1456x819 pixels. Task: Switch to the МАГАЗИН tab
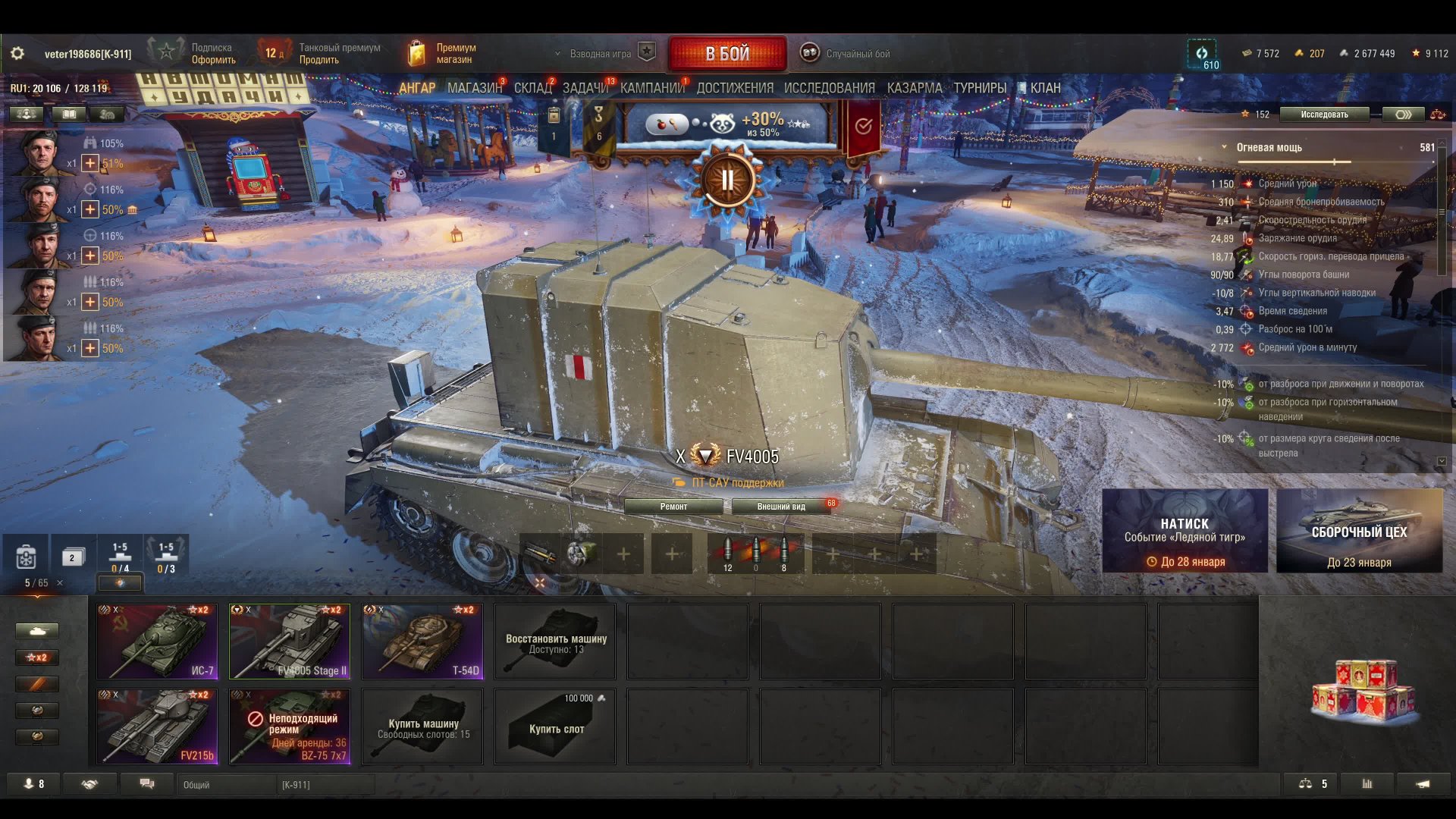coord(474,88)
